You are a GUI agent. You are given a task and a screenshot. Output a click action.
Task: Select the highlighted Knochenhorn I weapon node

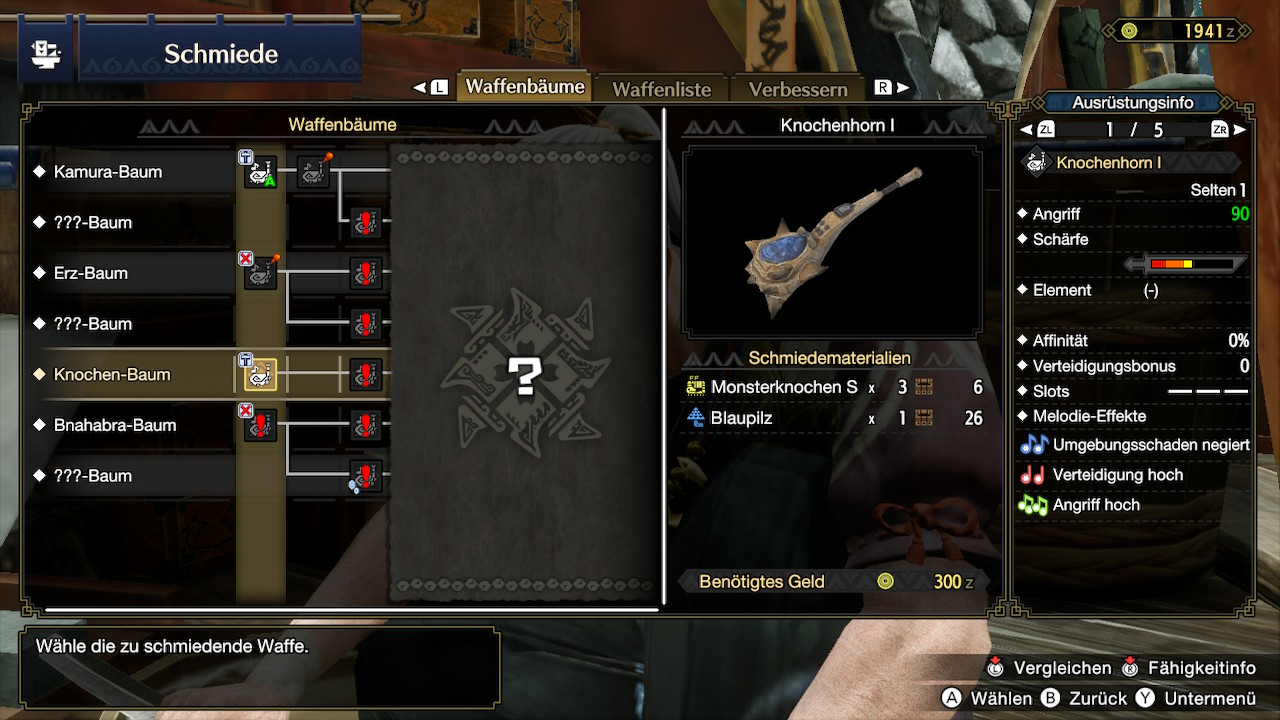(260, 375)
